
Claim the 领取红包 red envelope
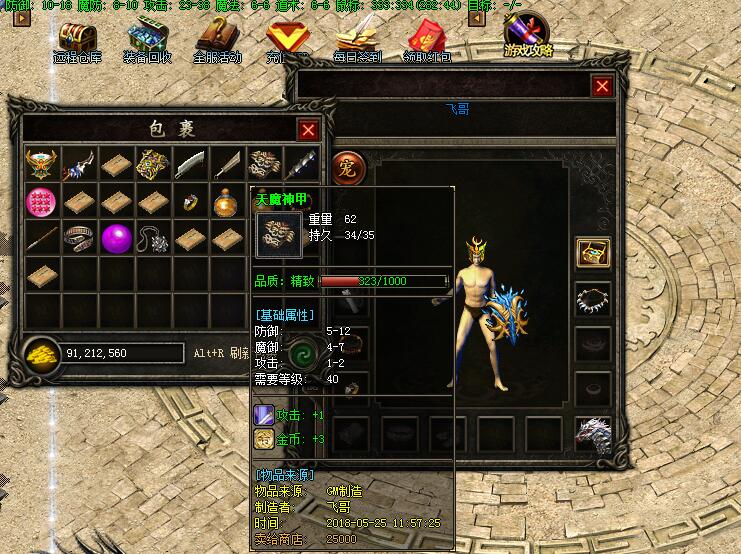pyautogui.click(x=427, y=41)
